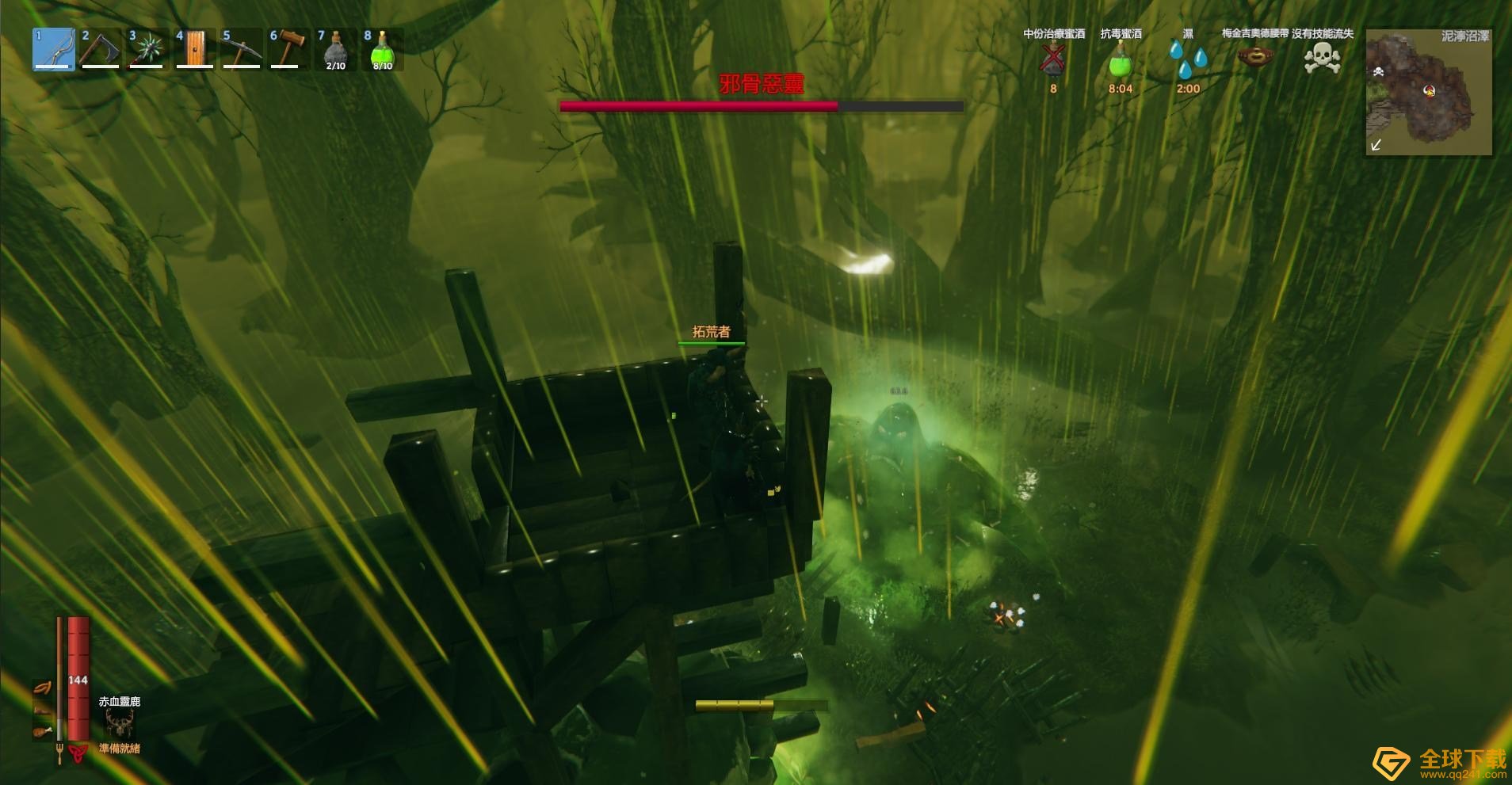This screenshot has height=785, width=1512.
Task: Use the grey healing mead flask
Action: click(x=335, y=49)
